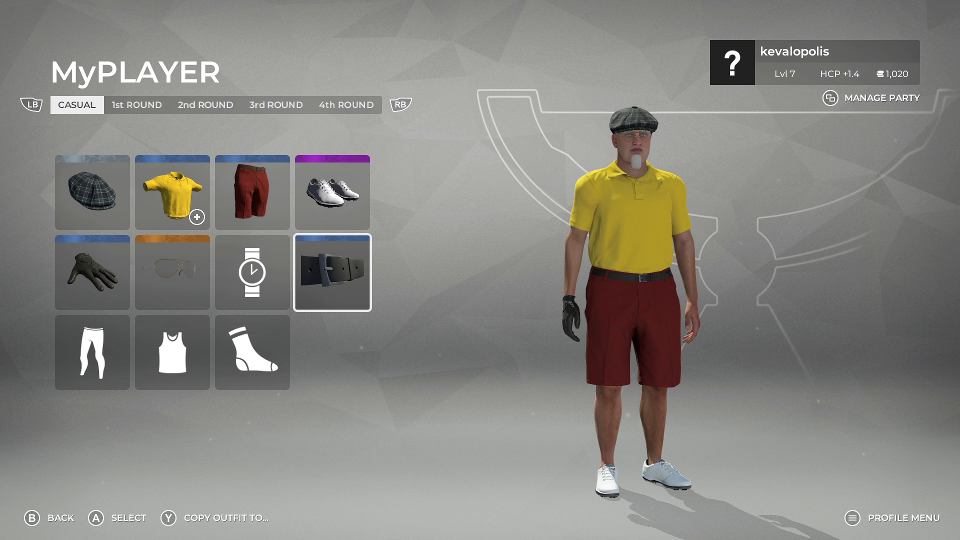Open the kevalopolis player card
This screenshot has width=960, height=540.
(x=814, y=62)
